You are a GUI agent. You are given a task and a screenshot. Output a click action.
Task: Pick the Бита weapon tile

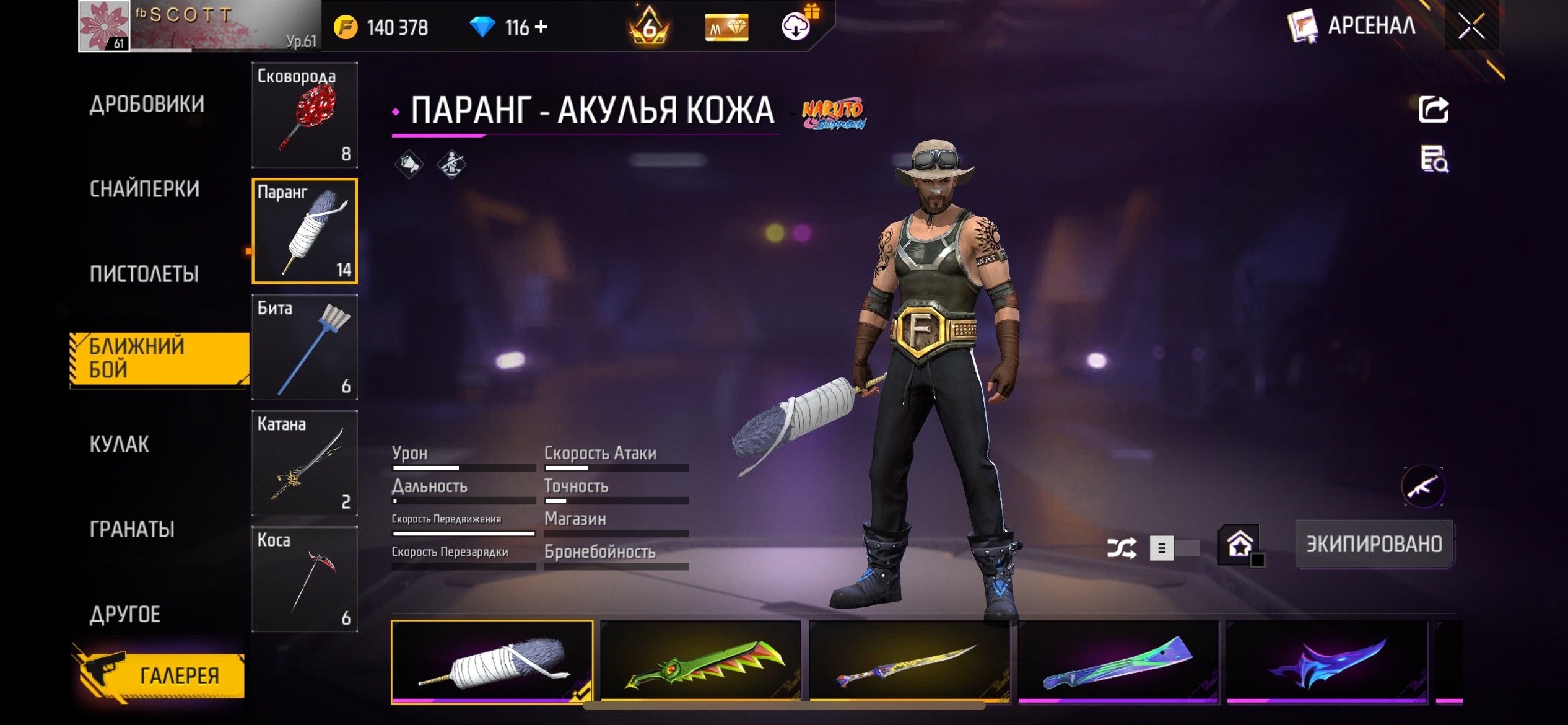[x=305, y=347]
